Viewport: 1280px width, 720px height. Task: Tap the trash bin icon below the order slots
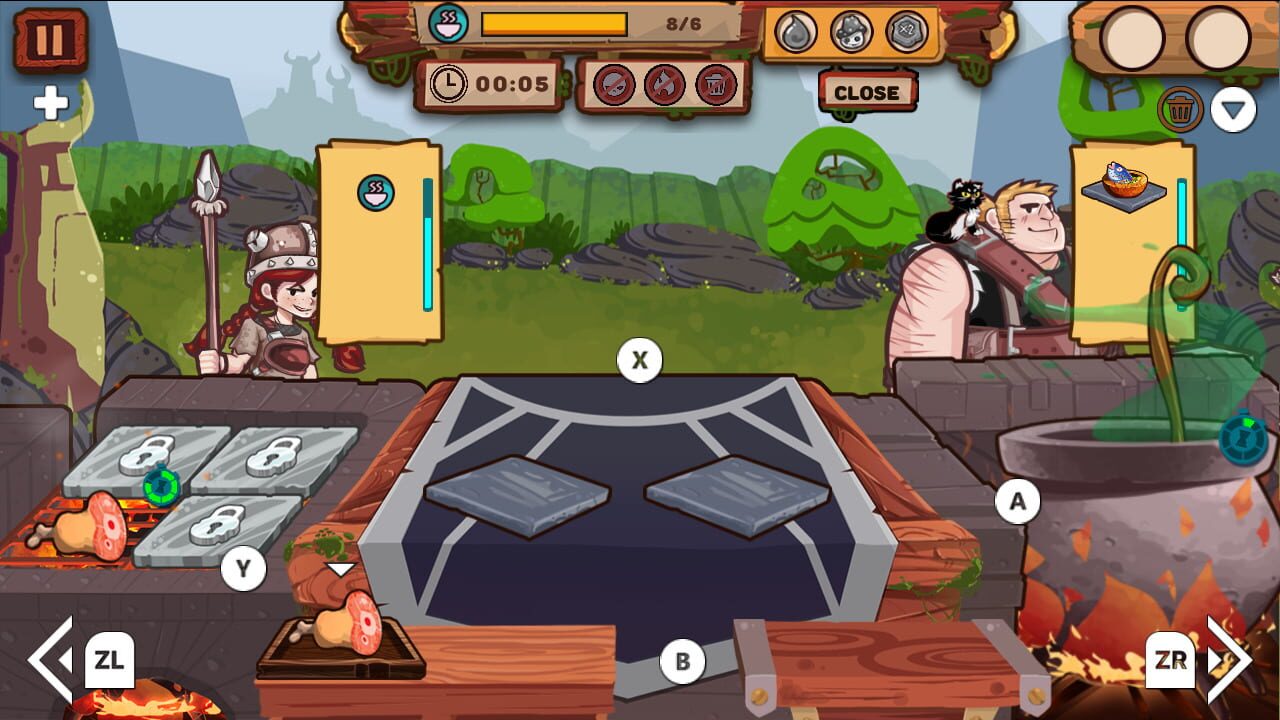1183,110
